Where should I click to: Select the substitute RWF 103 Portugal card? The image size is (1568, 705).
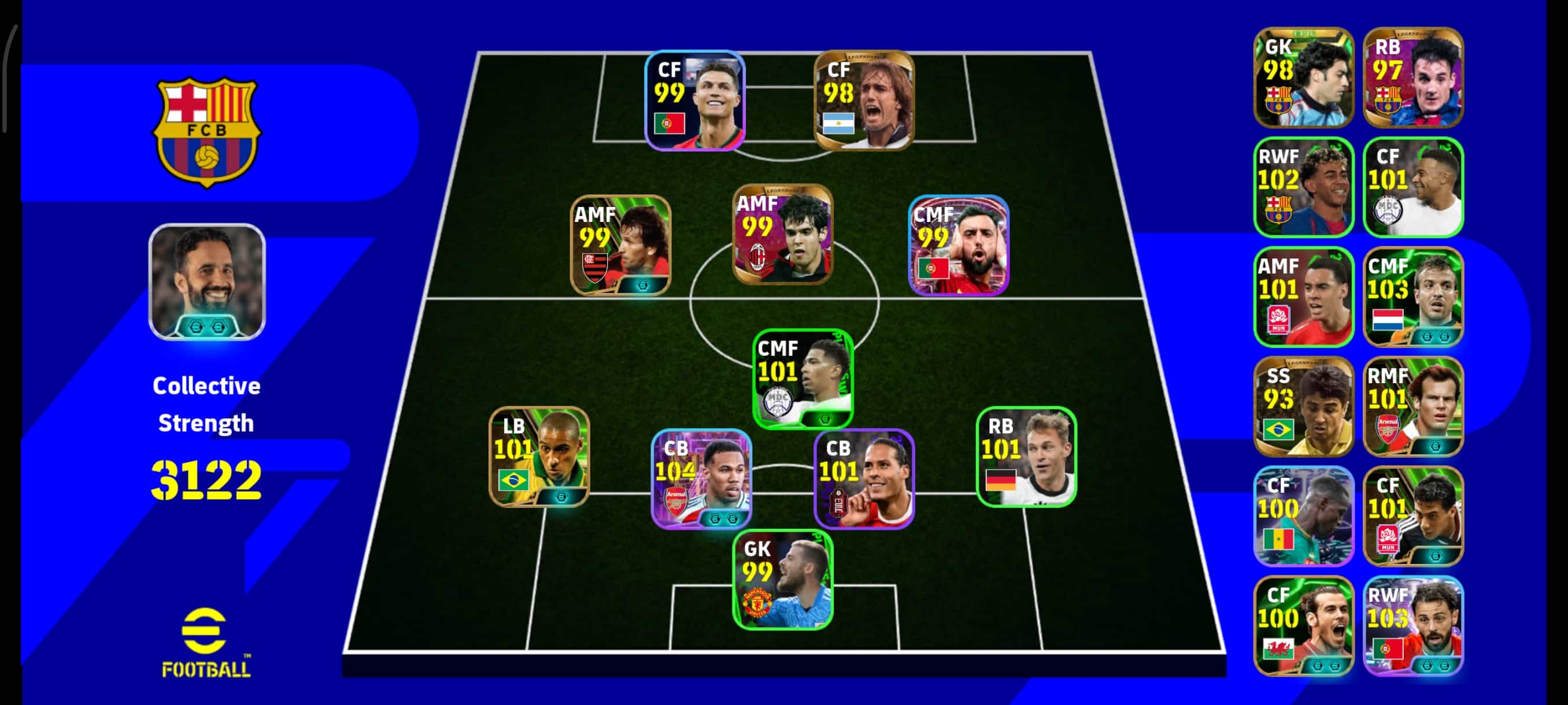tap(1413, 625)
